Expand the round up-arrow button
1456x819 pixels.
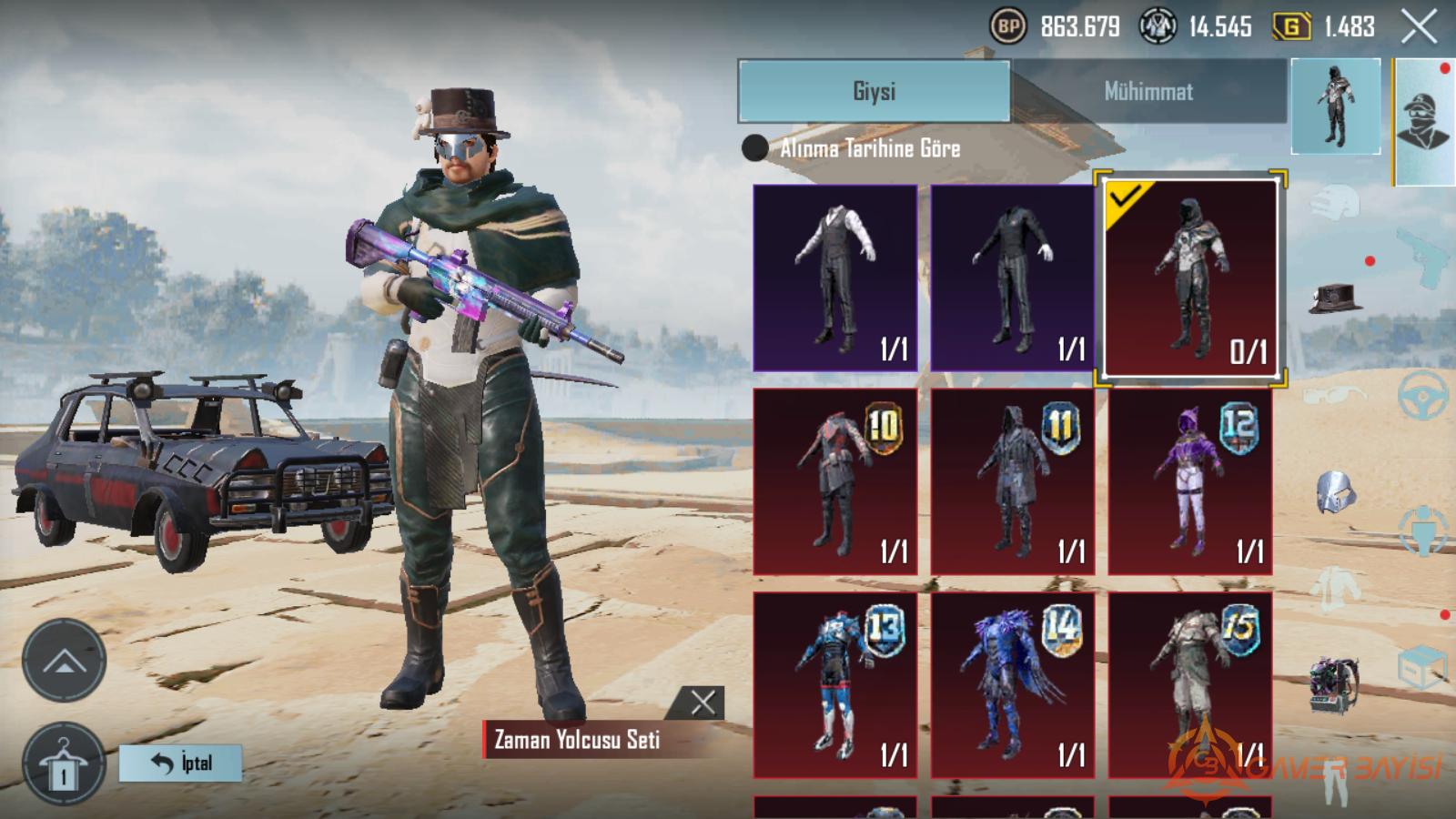coord(64,662)
